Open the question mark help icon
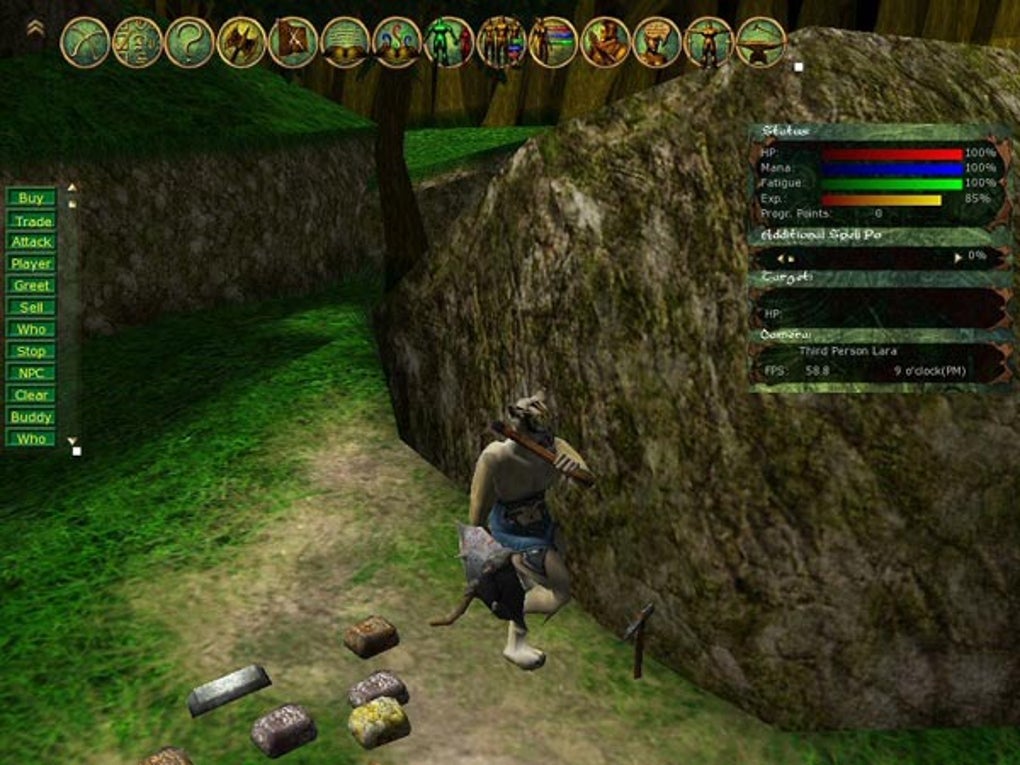The width and height of the screenshot is (1020, 765). pyautogui.click(x=189, y=43)
